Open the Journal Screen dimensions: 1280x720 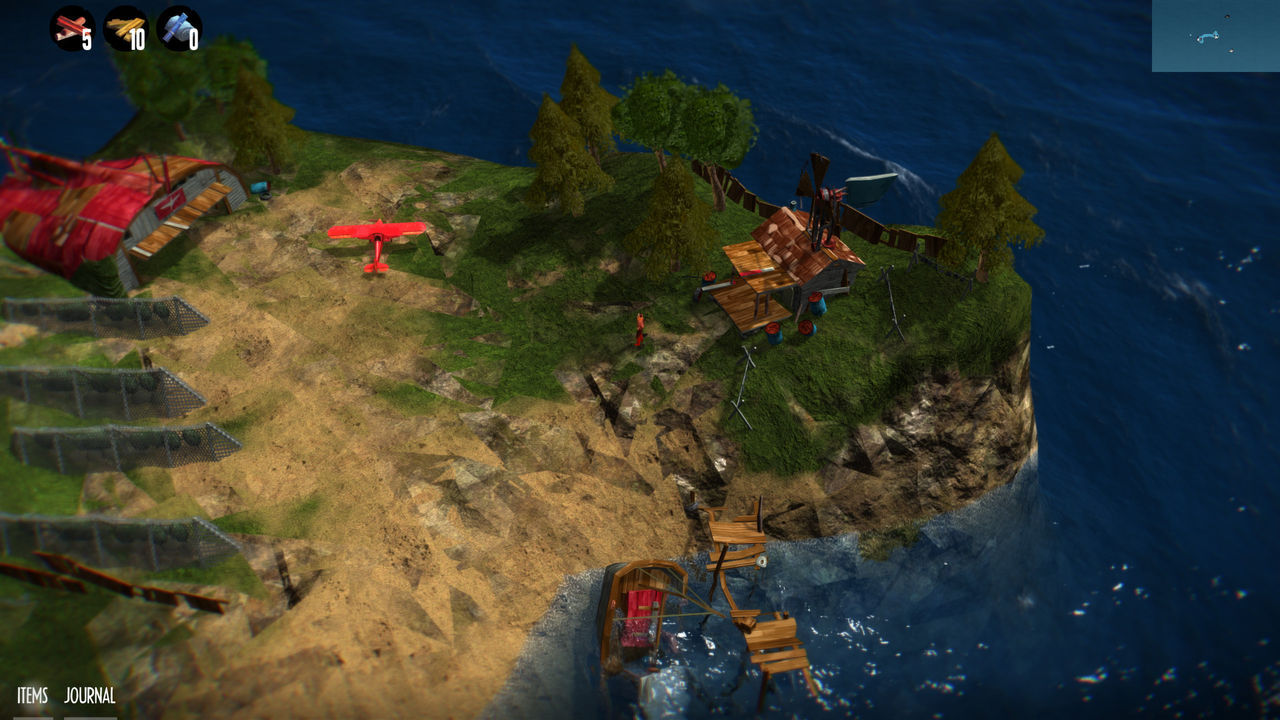click(90, 696)
